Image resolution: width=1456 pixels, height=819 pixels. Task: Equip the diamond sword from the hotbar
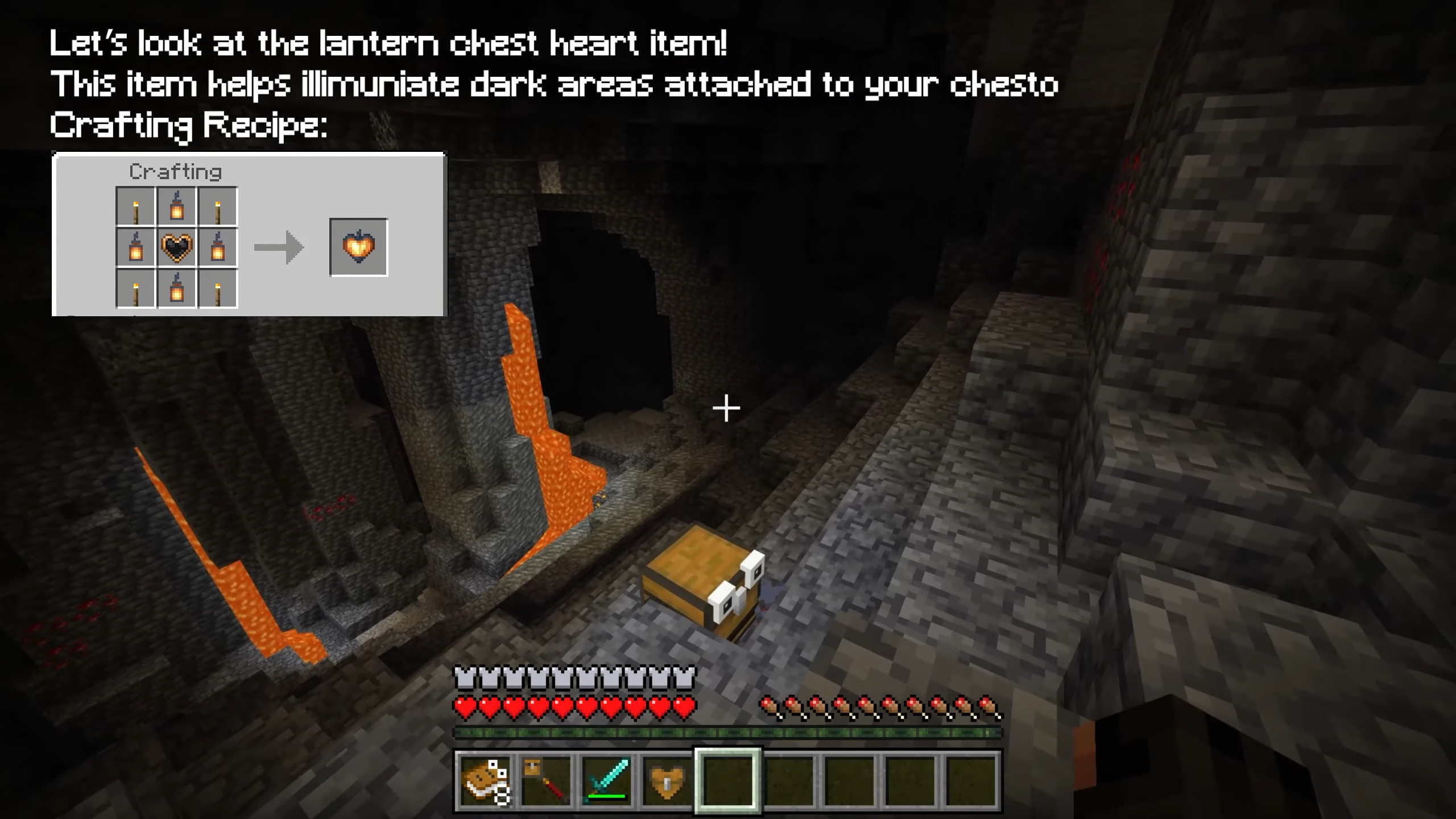tap(607, 780)
